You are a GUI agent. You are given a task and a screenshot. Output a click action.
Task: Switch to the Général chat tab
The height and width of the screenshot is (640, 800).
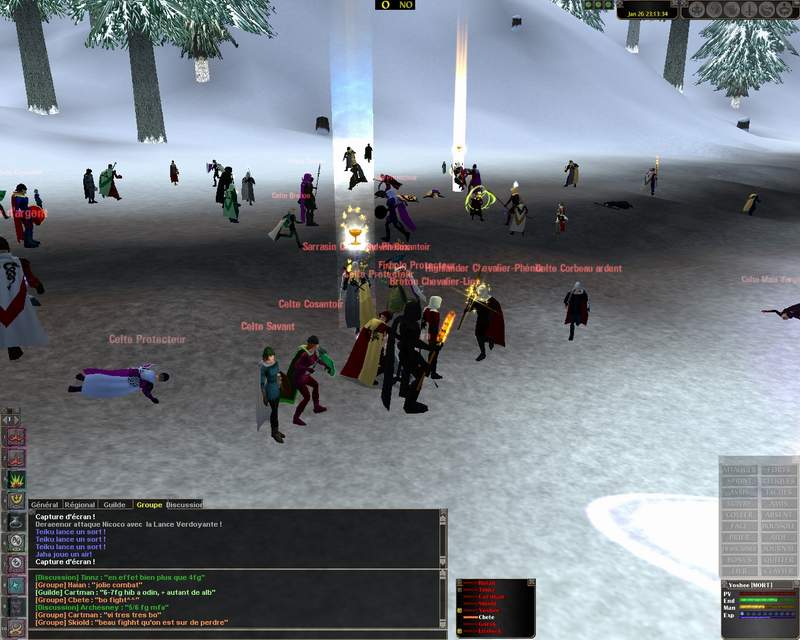click(45, 505)
